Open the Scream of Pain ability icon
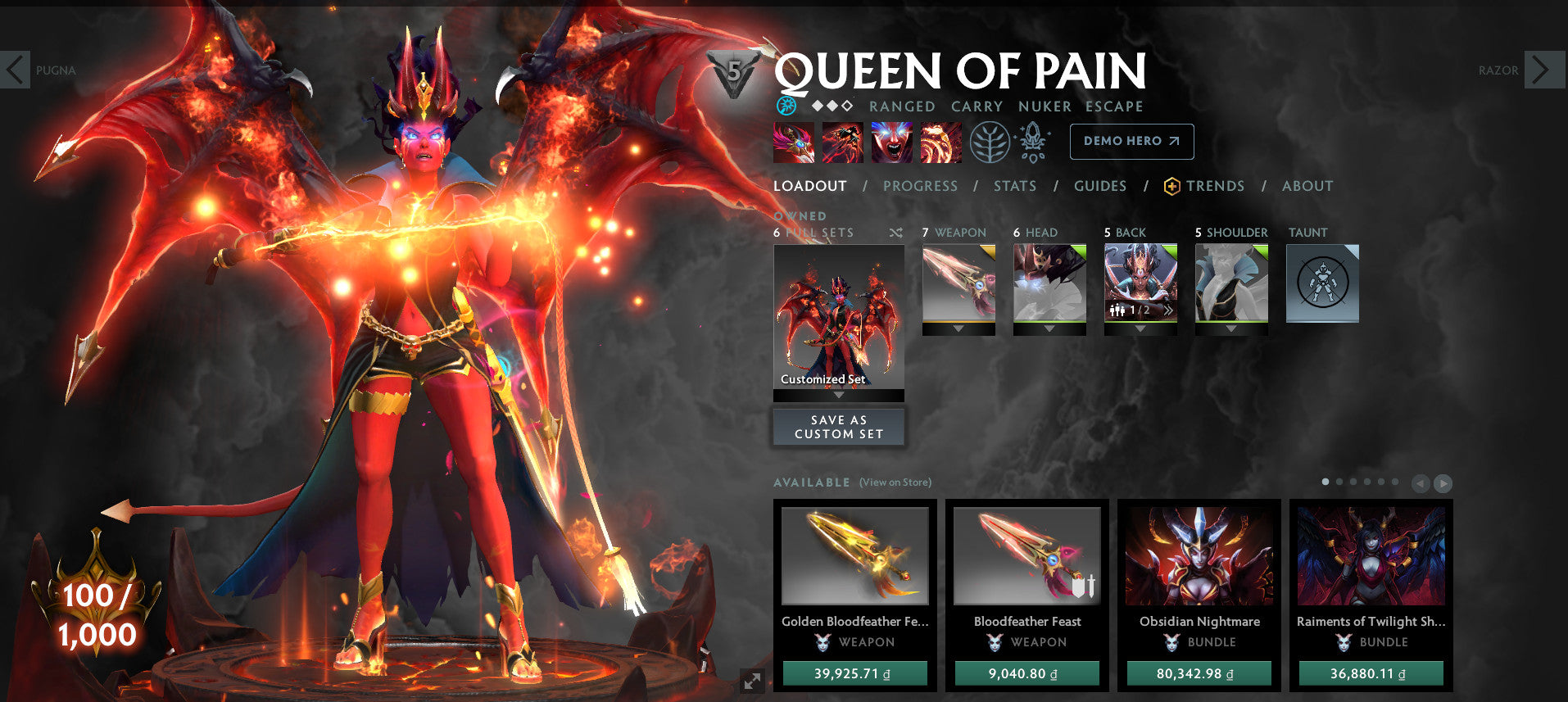The height and width of the screenshot is (702, 1568). pos(891,141)
